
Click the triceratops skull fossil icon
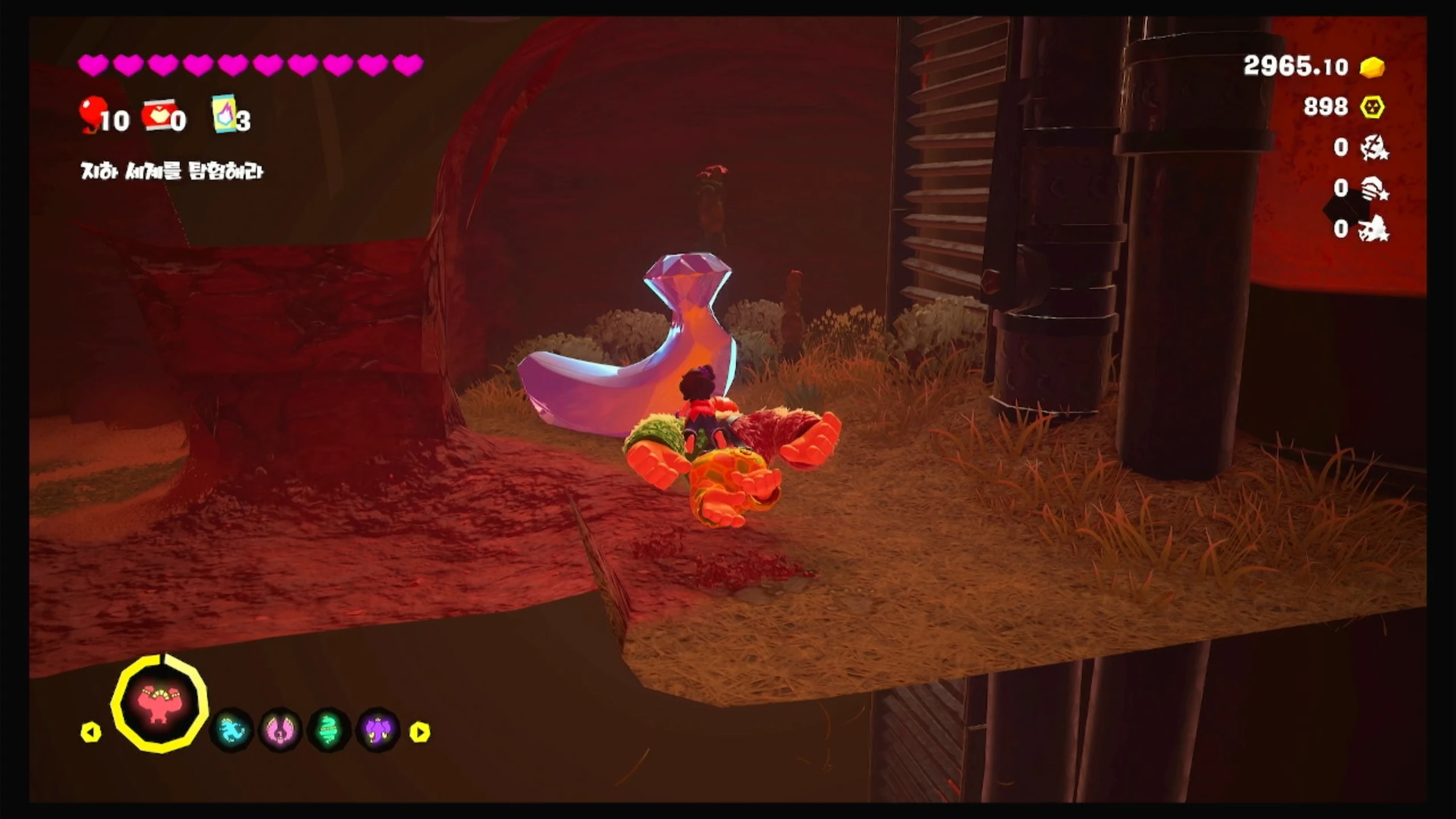pyautogui.click(x=1375, y=229)
